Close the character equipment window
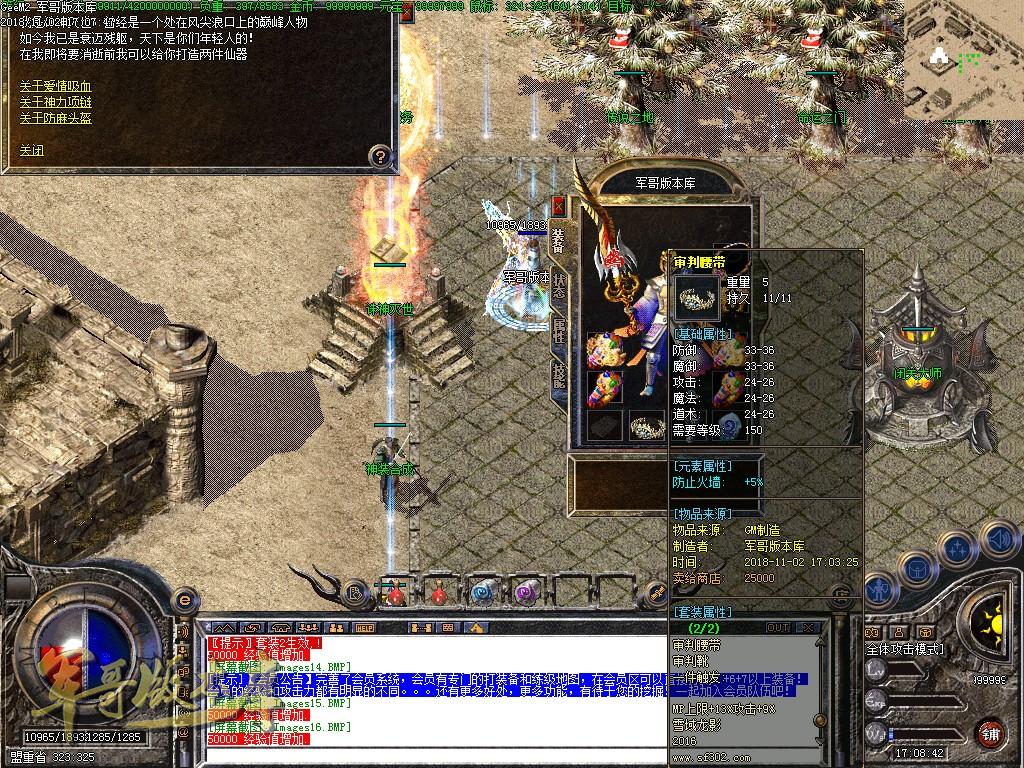This screenshot has width=1024, height=768. click(558, 206)
